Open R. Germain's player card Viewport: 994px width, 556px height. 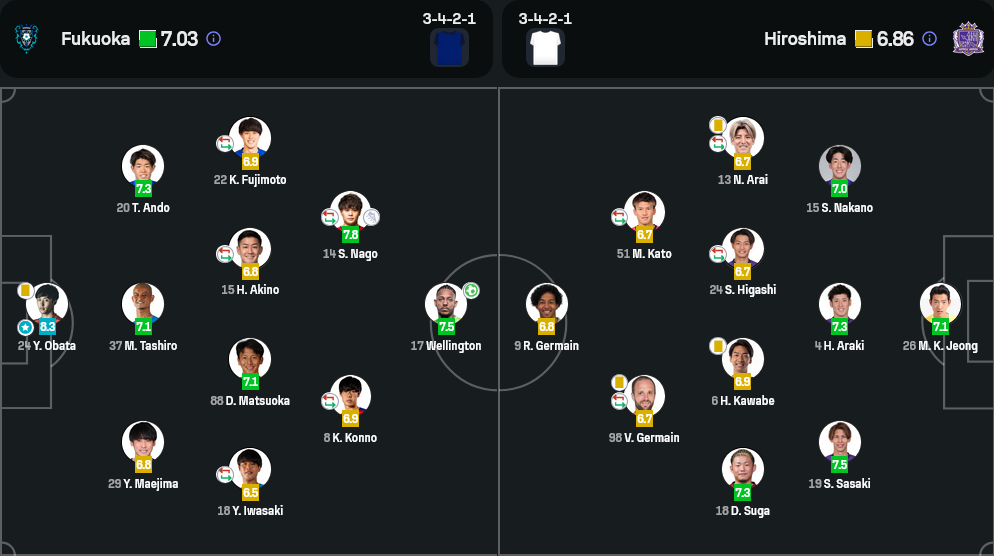point(547,304)
